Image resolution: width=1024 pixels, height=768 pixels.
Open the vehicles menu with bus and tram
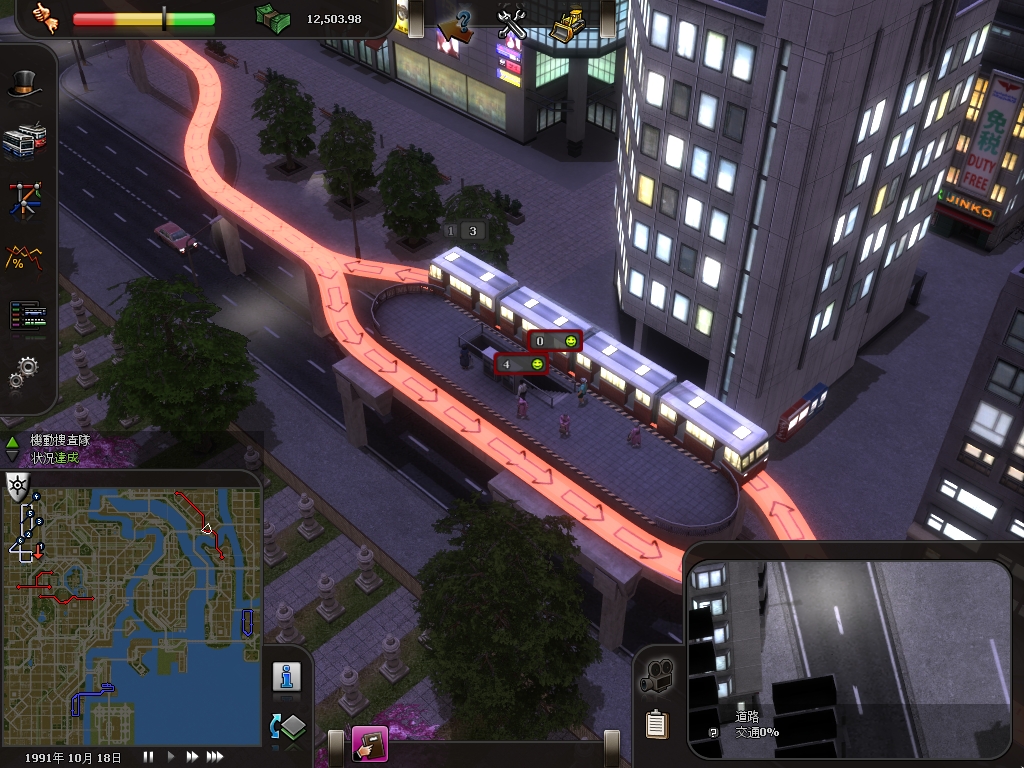[25, 141]
